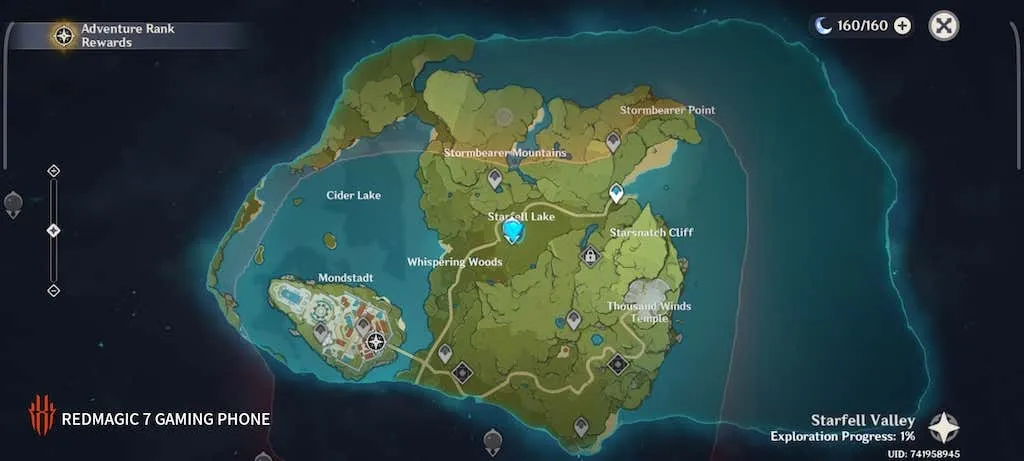The height and width of the screenshot is (461, 1024).
Task: Select the Statue of the Seven at Starfell Lake
Action: 513,232
